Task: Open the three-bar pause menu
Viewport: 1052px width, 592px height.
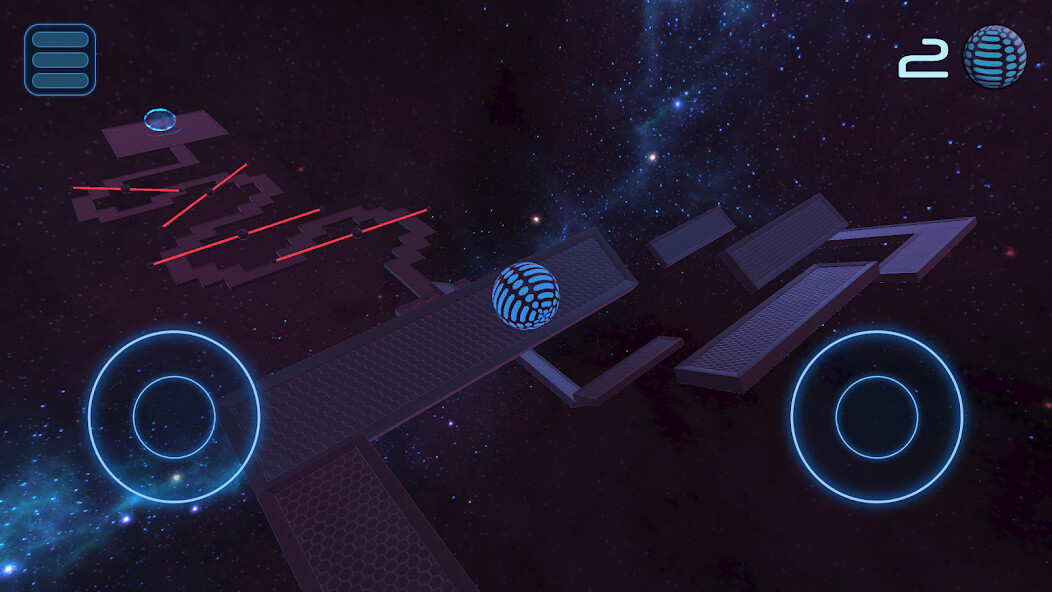Action: point(60,59)
